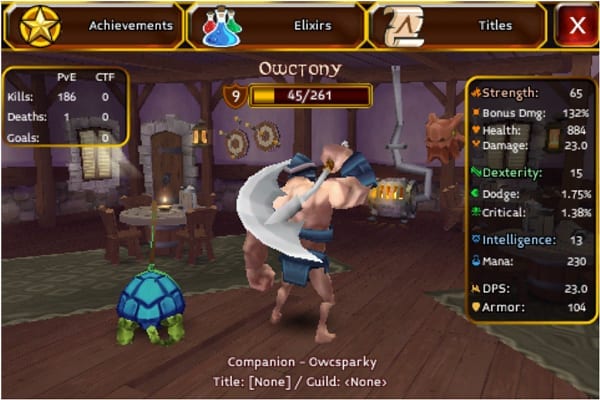Open the Achievements tab
The width and height of the screenshot is (600, 400).
[95, 25]
